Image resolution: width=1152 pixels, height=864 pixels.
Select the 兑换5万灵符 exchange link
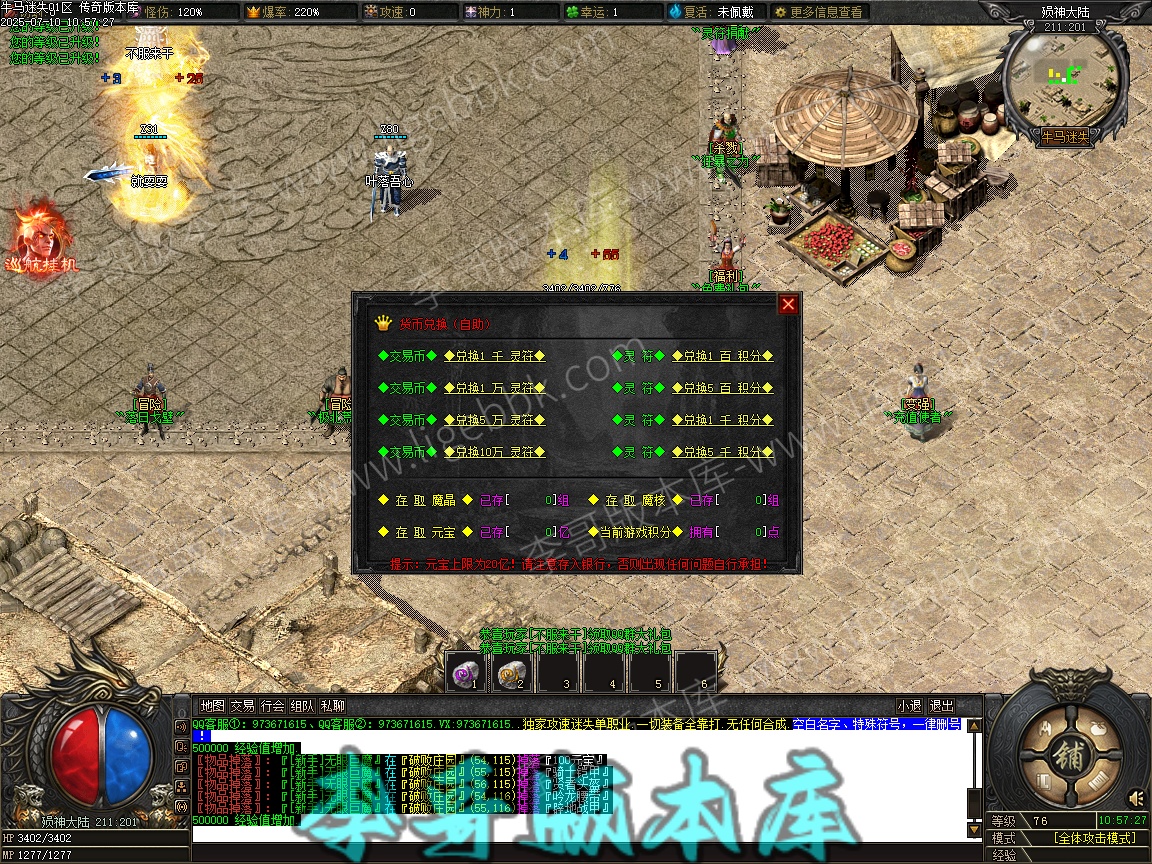pyautogui.click(x=494, y=420)
